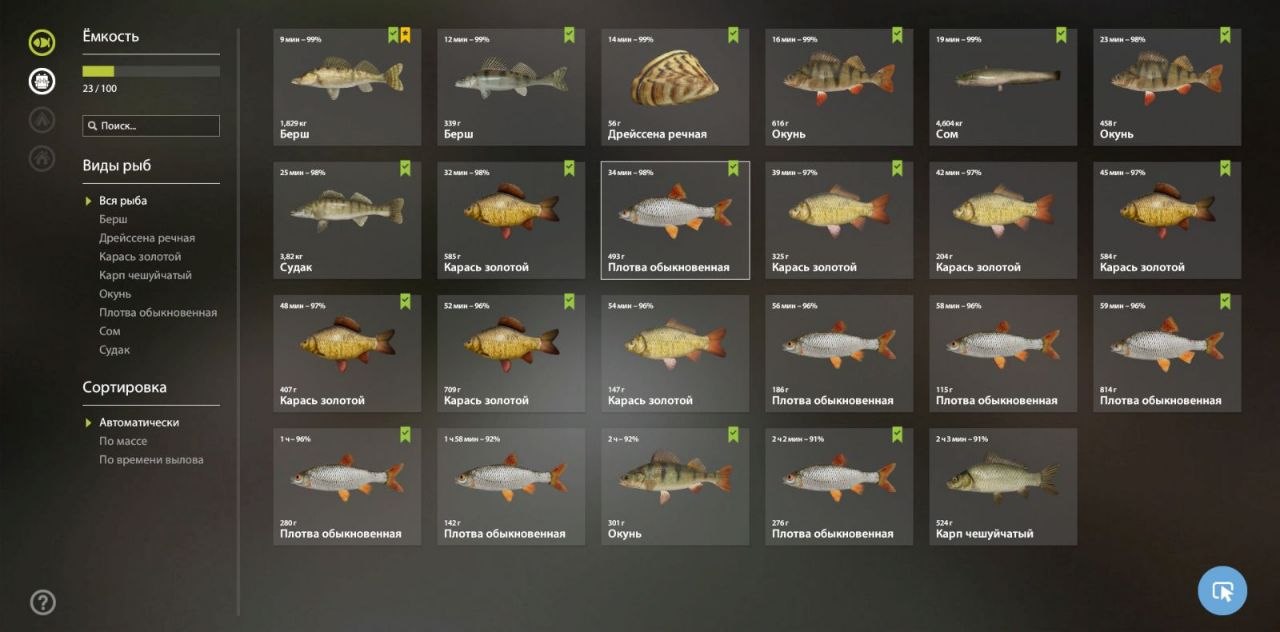Select the 1,829 kg Берш card

[347, 87]
